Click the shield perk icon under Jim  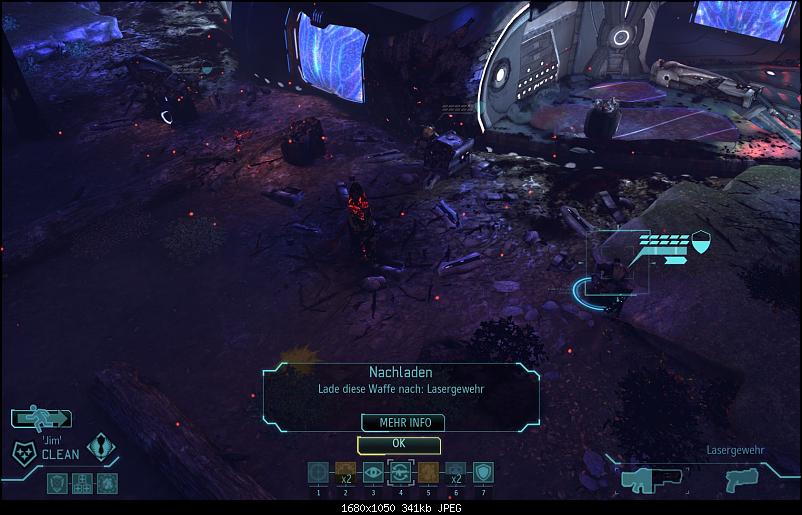pyautogui.click(x=58, y=484)
